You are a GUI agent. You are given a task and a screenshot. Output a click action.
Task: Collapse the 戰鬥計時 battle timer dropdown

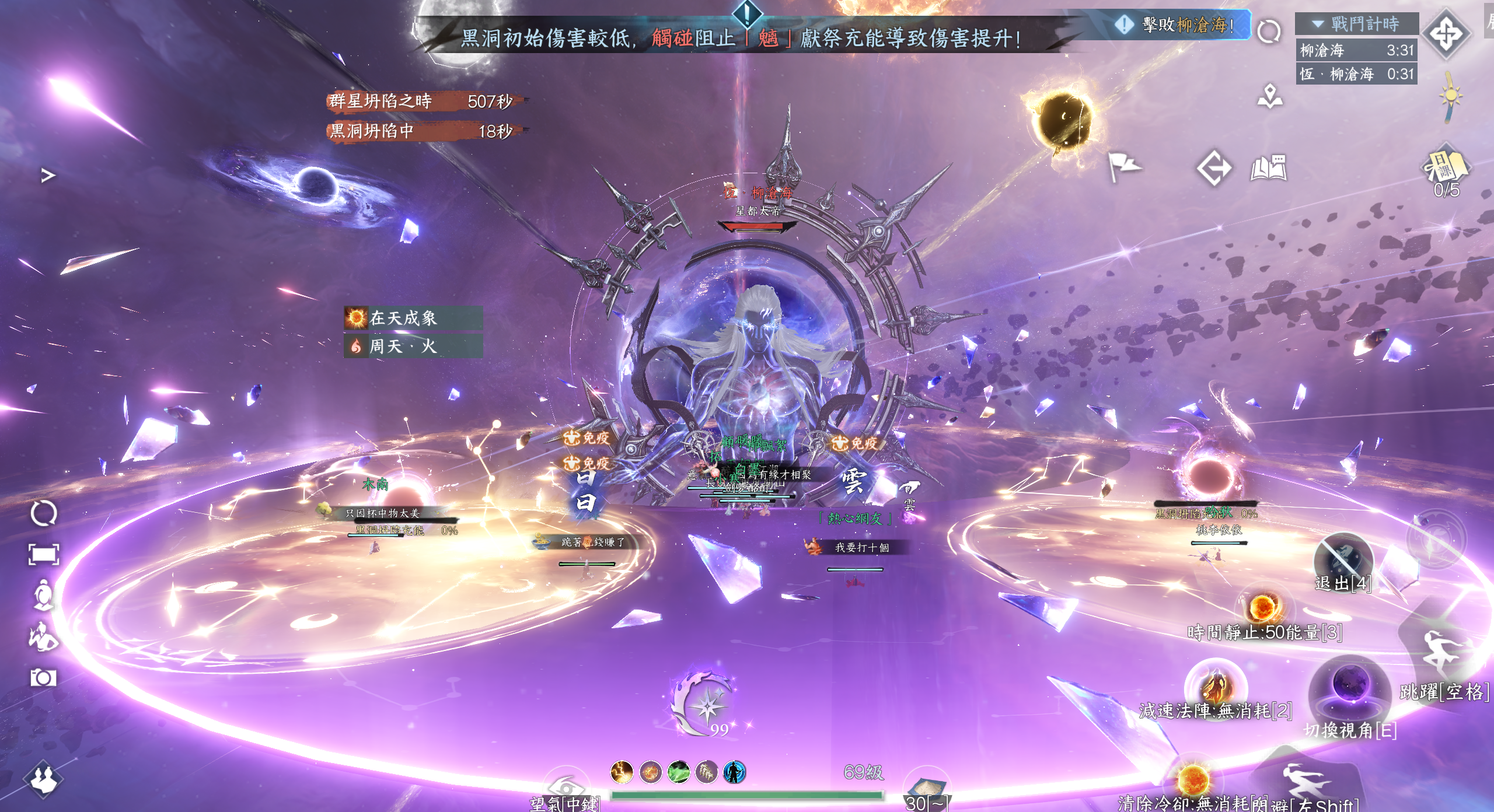(x=1318, y=24)
